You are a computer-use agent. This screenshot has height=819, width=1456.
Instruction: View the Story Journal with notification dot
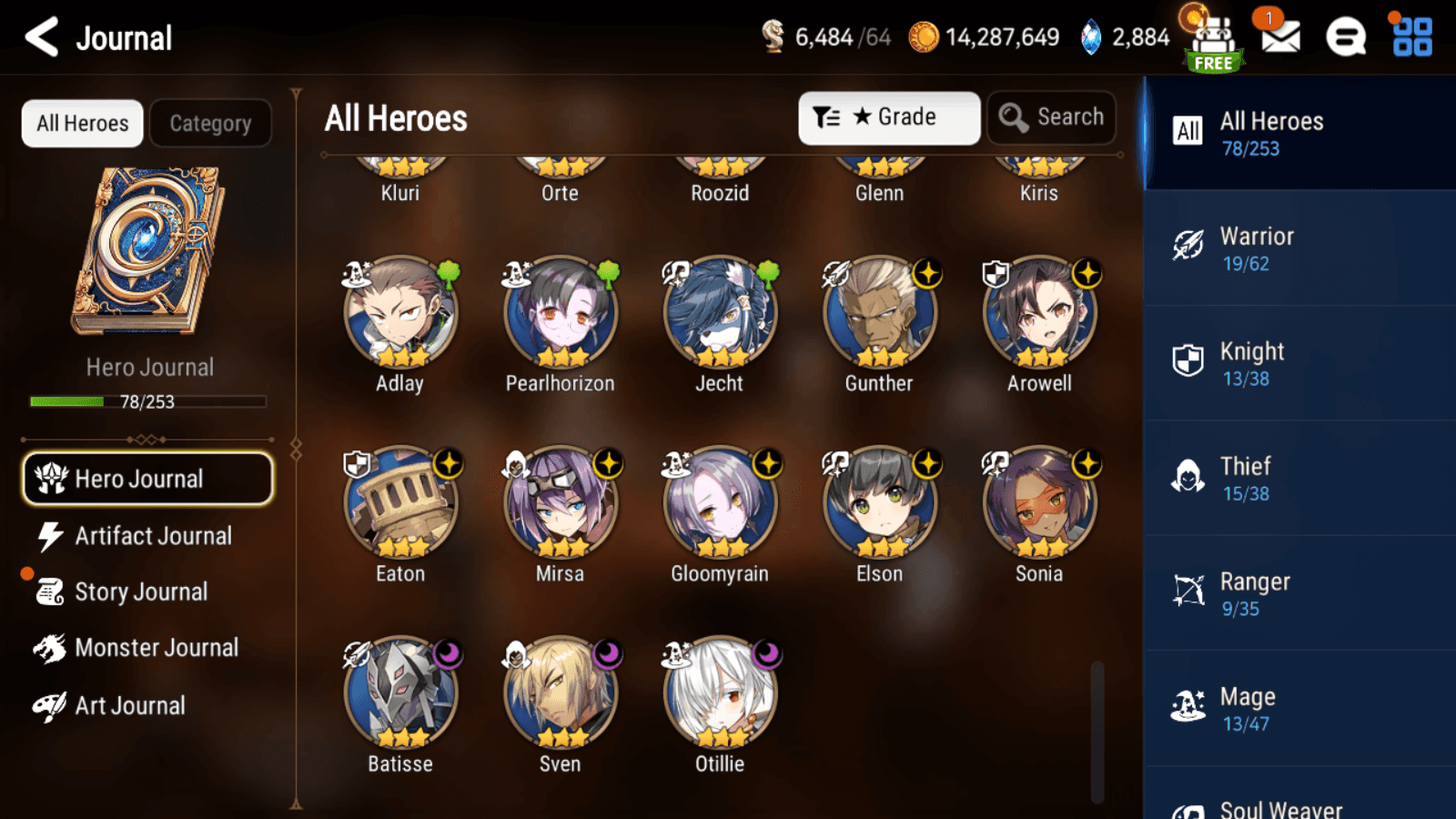[141, 591]
